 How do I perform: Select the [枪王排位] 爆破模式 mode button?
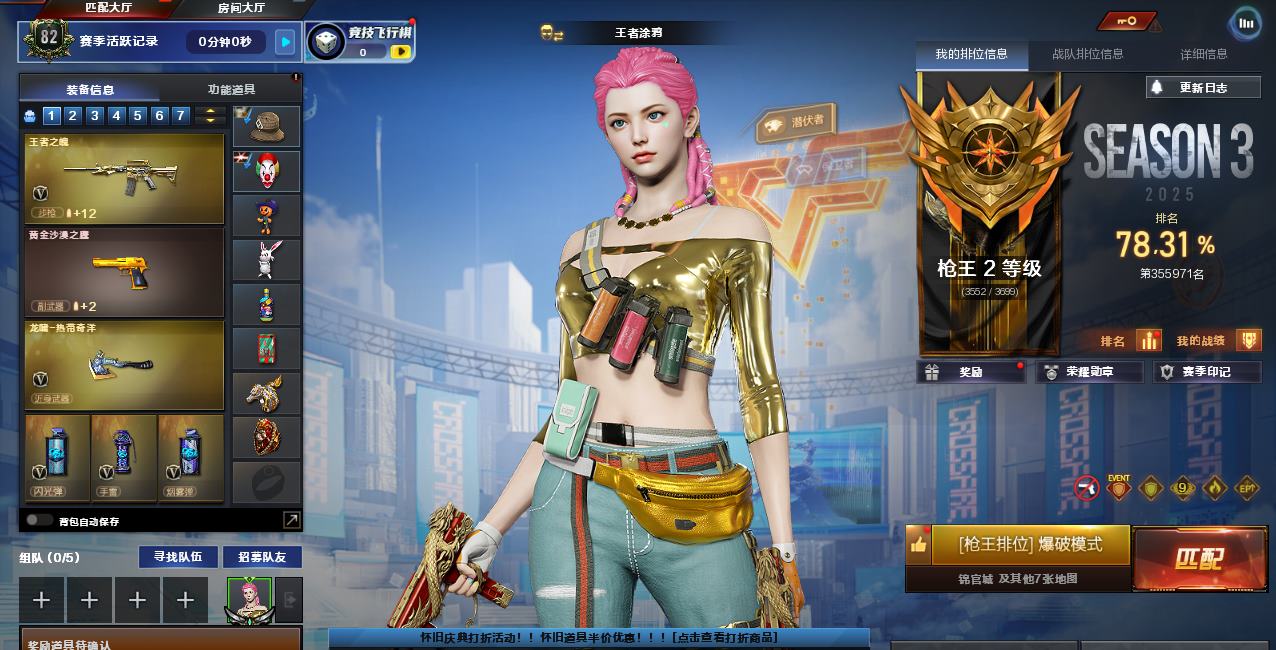click(1030, 545)
